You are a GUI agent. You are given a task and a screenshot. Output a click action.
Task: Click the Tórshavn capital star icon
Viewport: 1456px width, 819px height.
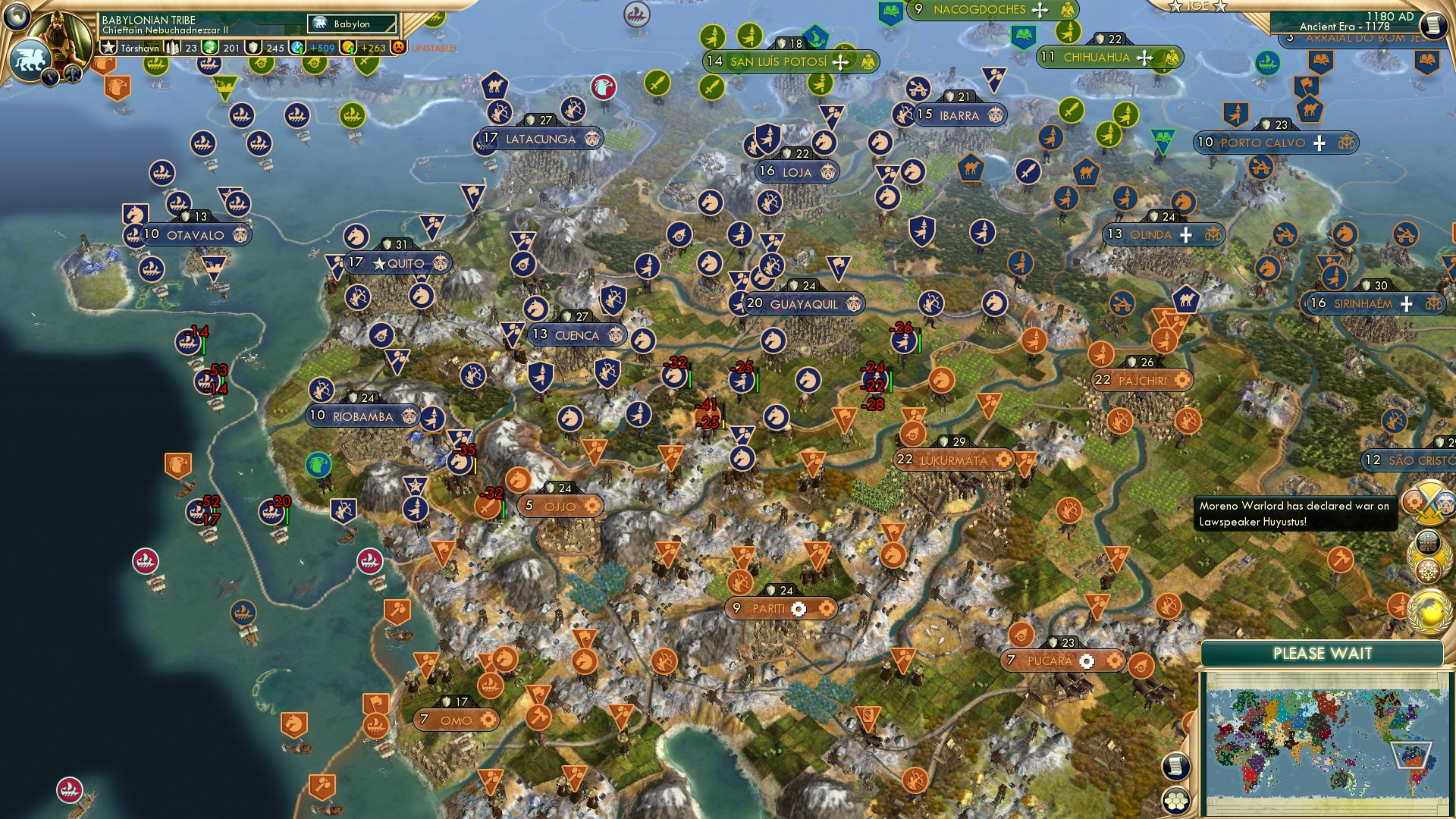click(107, 47)
